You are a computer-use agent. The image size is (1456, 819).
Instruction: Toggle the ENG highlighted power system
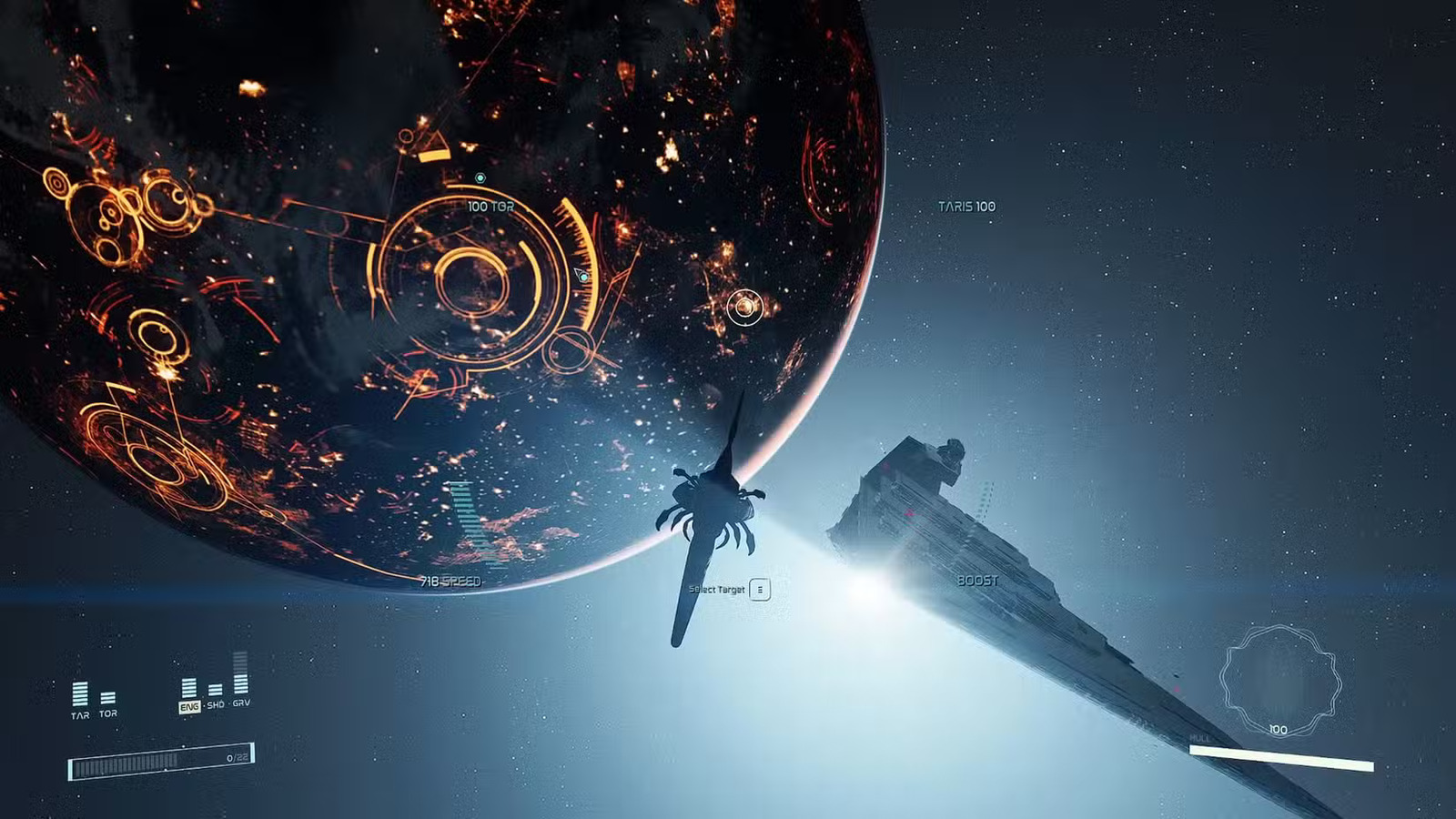pyautogui.click(x=189, y=707)
